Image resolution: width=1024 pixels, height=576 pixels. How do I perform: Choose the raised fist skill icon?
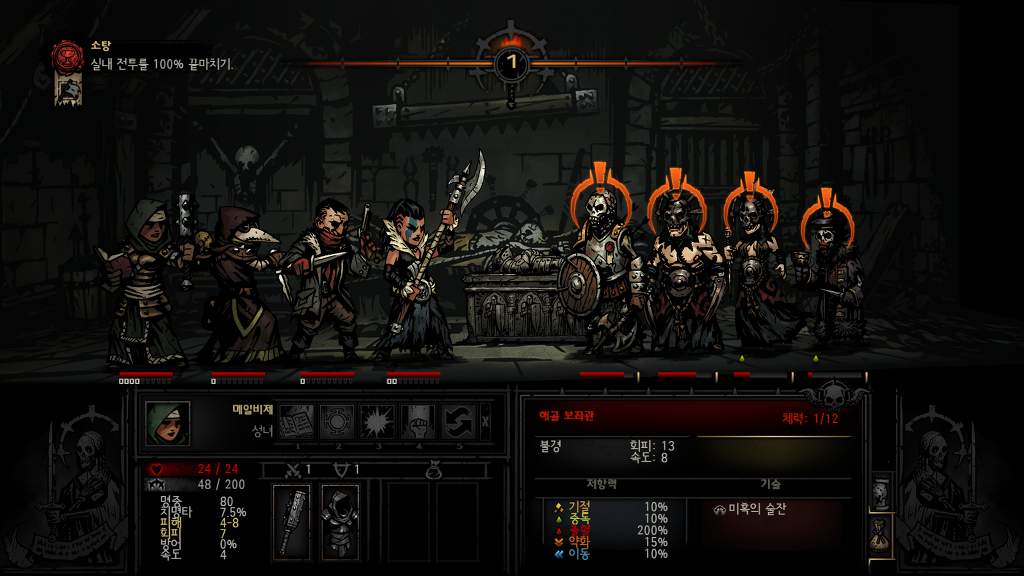pos(418,422)
